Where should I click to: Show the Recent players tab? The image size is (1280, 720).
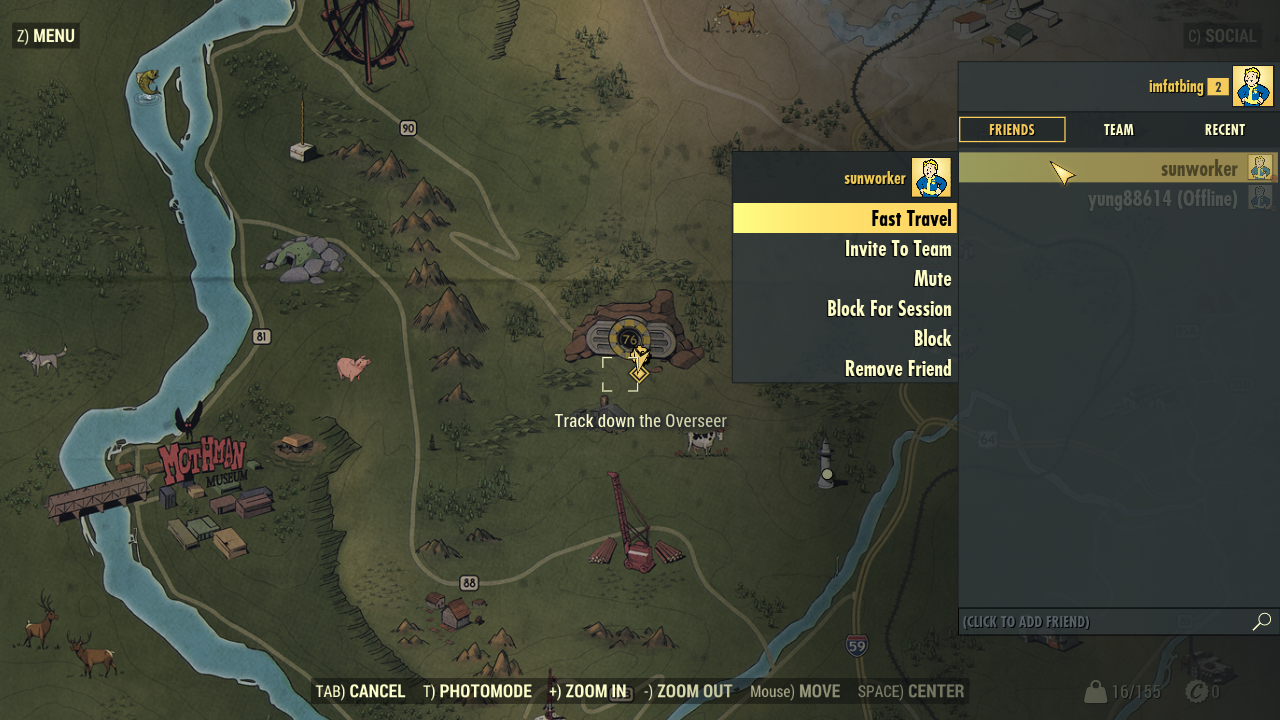pyautogui.click(x=1224, y=130)
